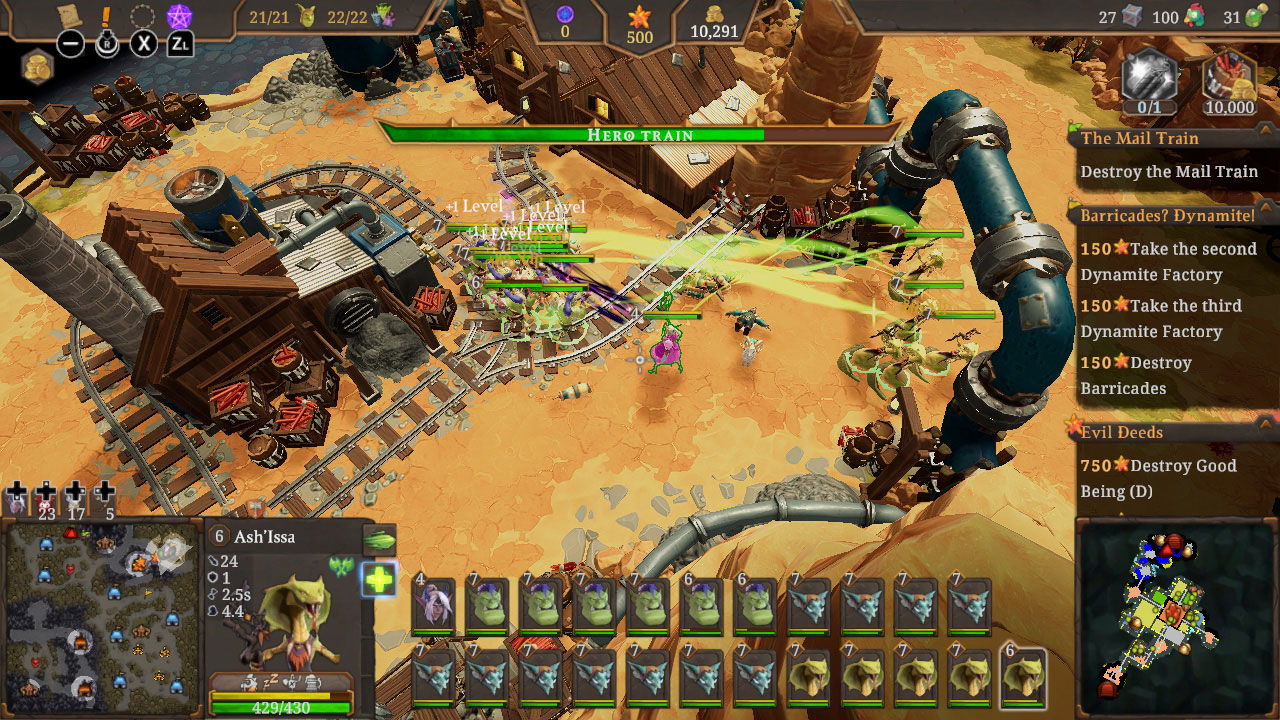The image size is (1280, 720).
Task: Click Ash'Issa's green 429/430 health bar
Action: tap(278, 708)
